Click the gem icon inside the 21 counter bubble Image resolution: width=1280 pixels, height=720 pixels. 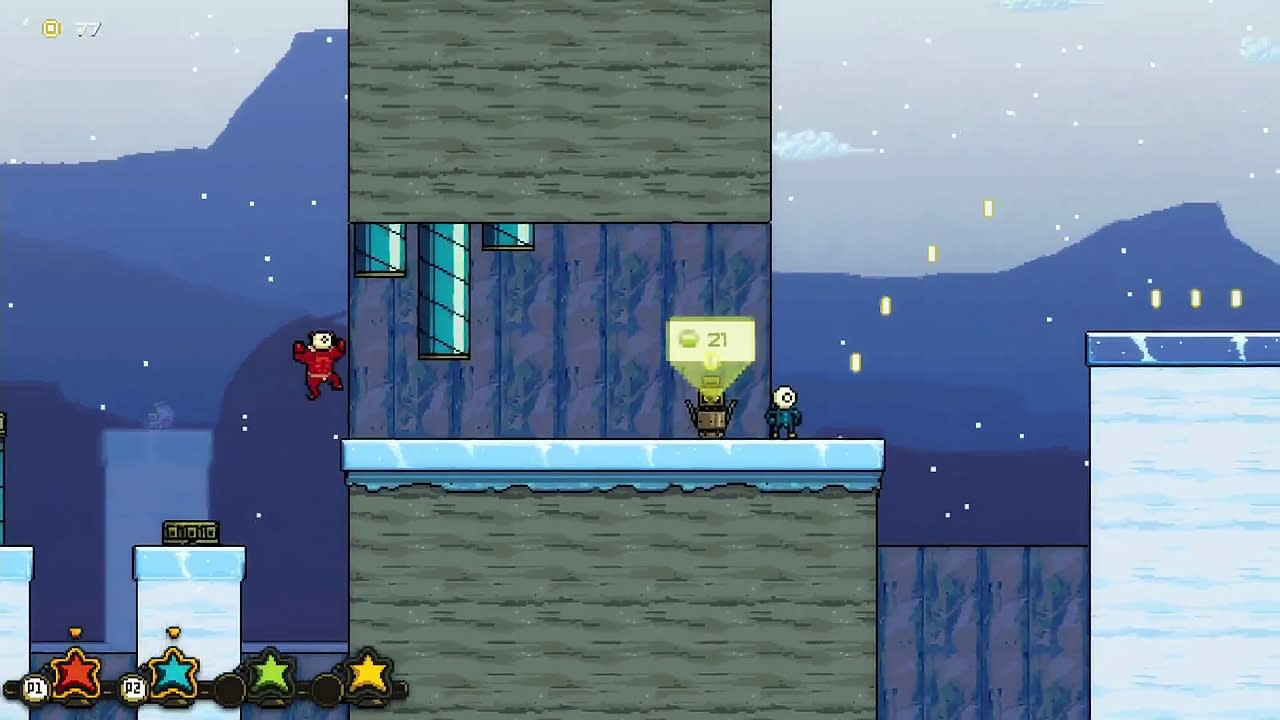[689, 340]
